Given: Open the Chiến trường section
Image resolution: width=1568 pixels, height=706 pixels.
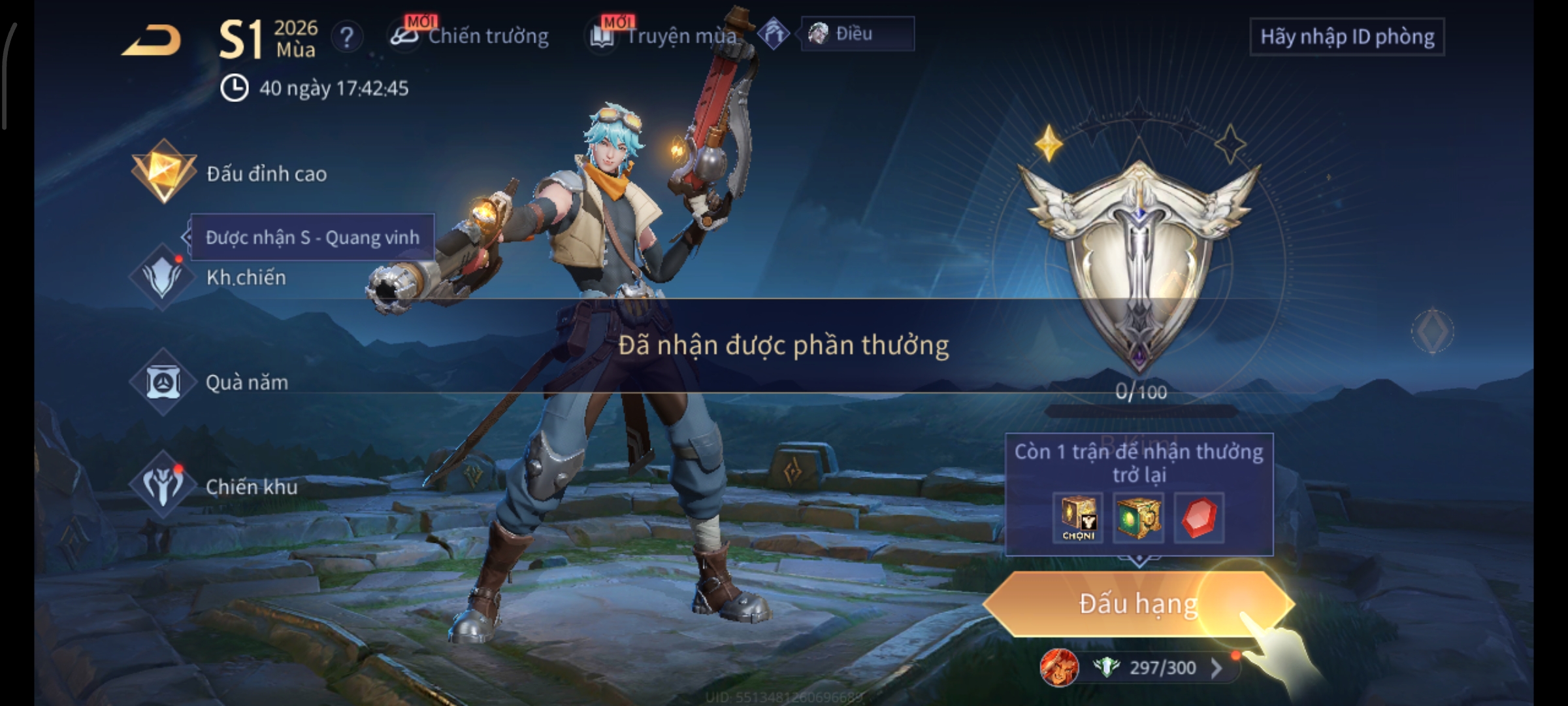Looking at the screenshot, I should point(470,36).
